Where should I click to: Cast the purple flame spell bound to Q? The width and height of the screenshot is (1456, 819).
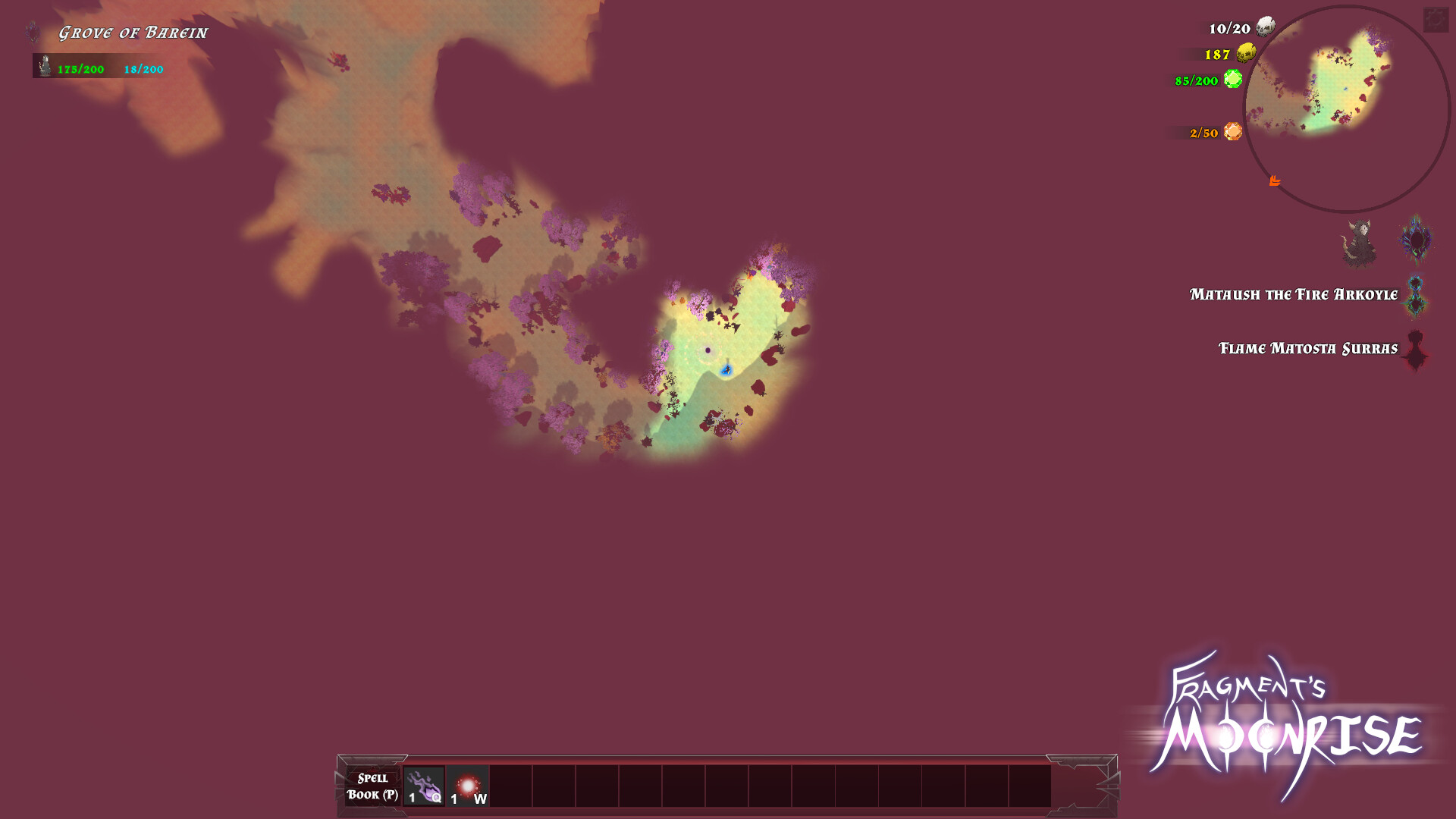click(422, 786)
